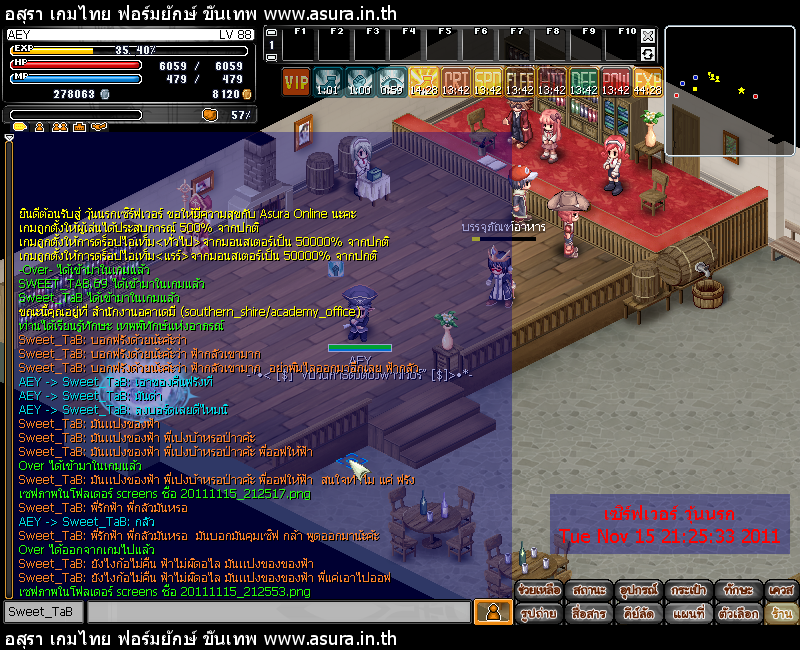Open the ทักษะ skills window
The height and width of the screenshot is (650, 800).
(x=739, y=590)
